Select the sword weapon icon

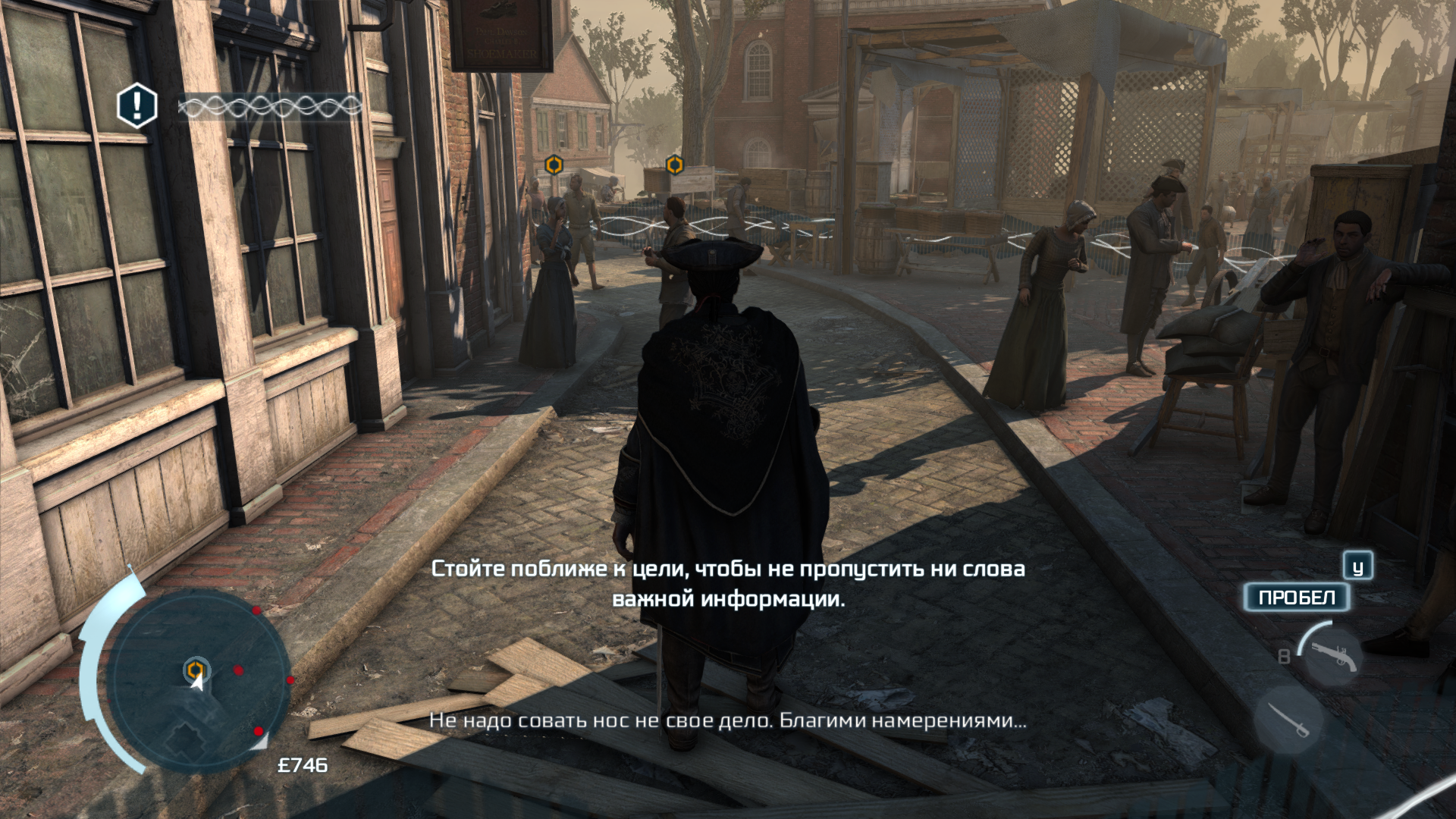[x=1289, y=720]
